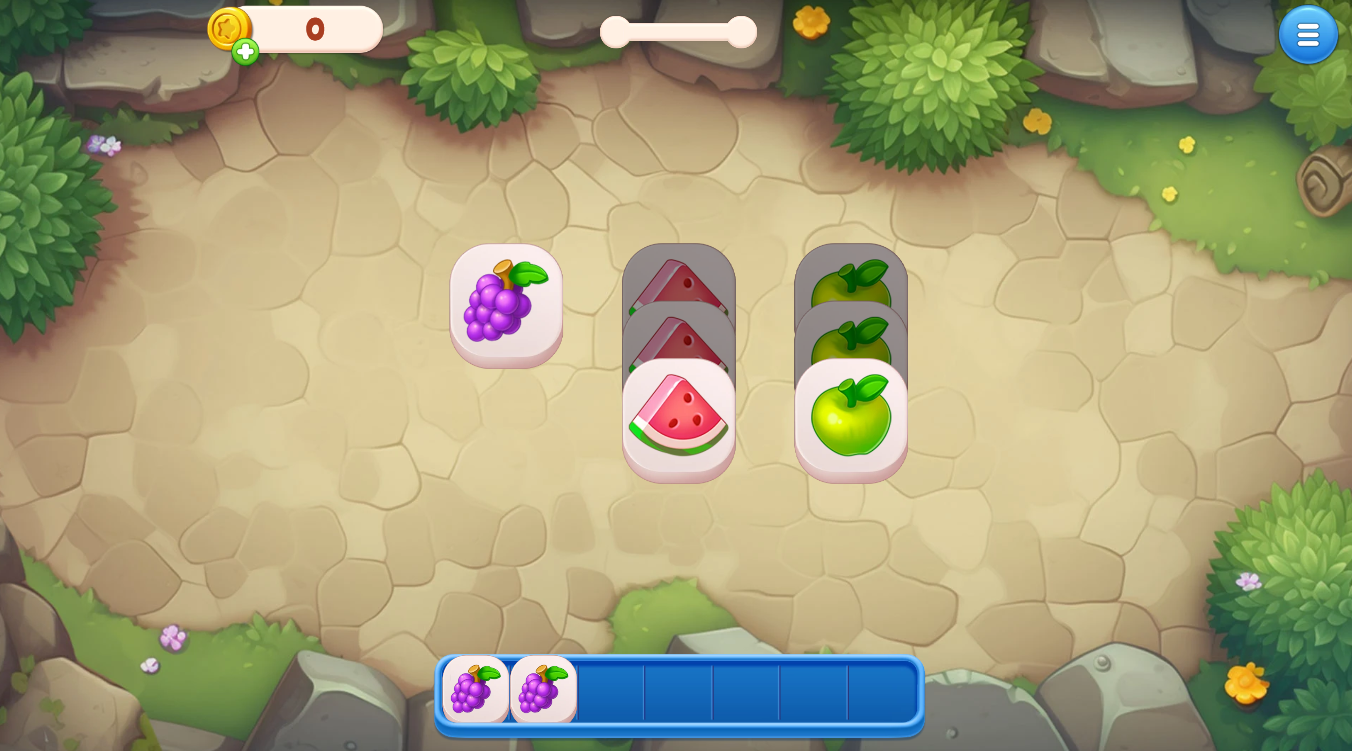Open the blue hamburger menu
The height and width of the screenshot is (751, 1352).
coord(1308,35)
